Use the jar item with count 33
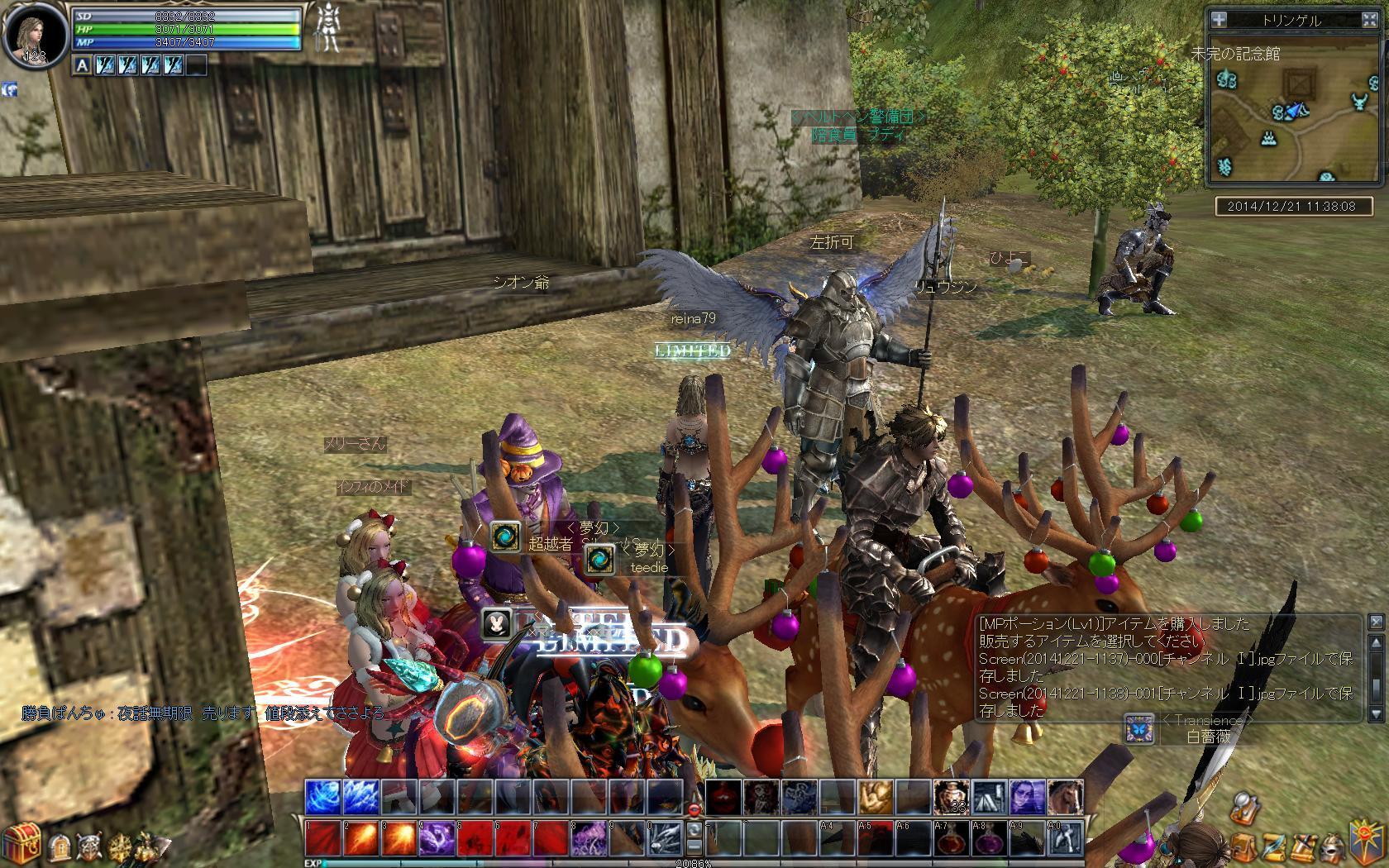 (952, 797)
